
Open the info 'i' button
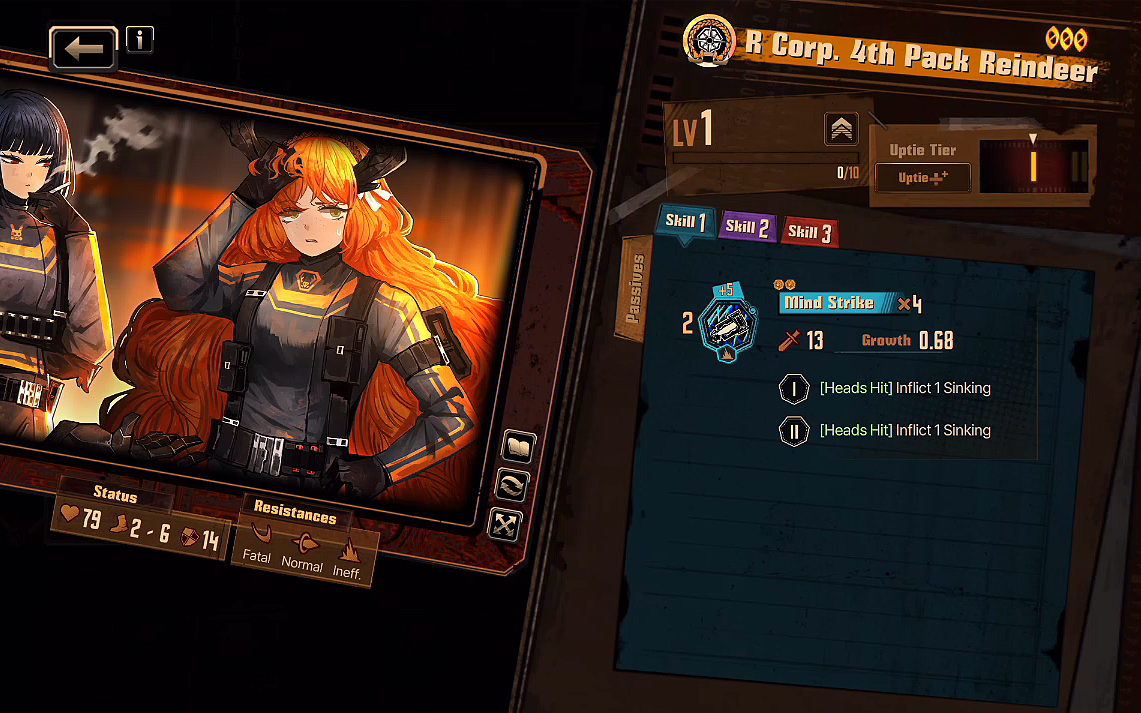click(x=140, y=39)
